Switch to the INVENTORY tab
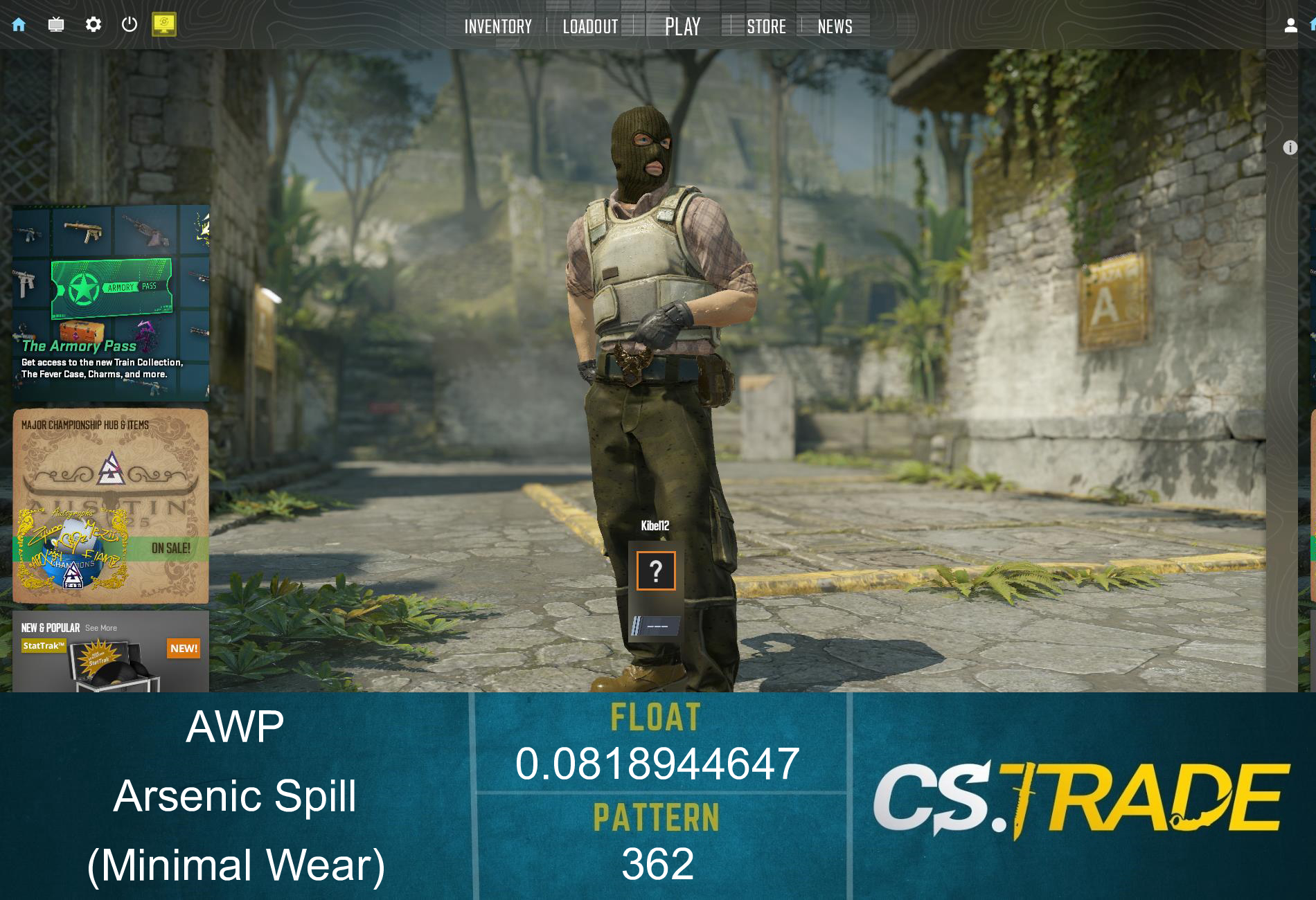Screen dimensions: 1316x900 pyautogui.click(x=497, y=26)
